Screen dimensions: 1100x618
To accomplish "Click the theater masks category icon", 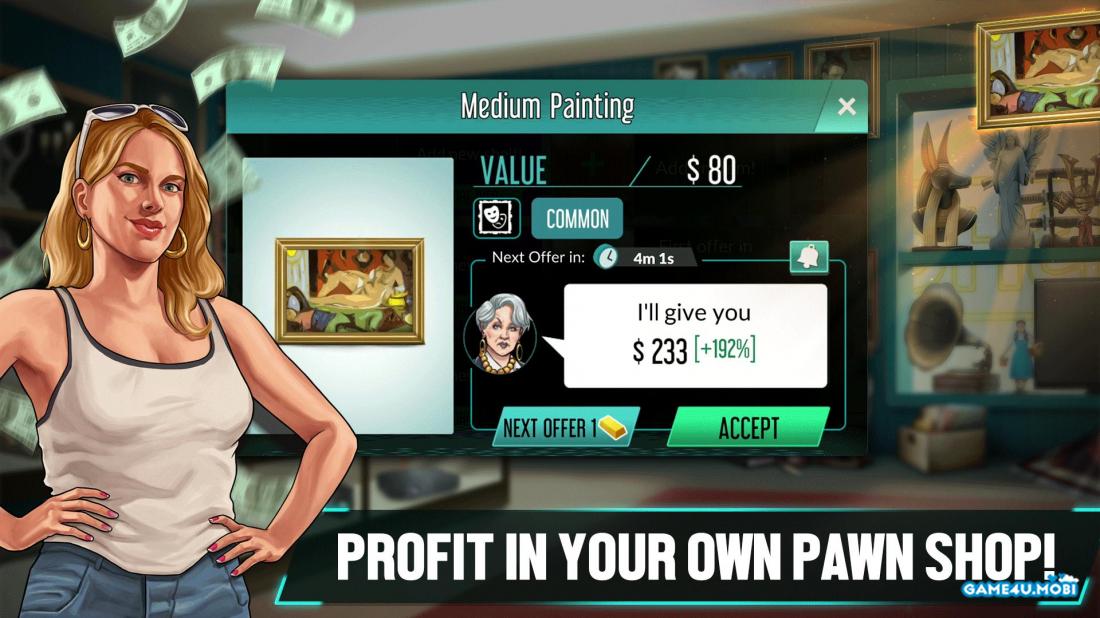I will click(x=496, y=218).
